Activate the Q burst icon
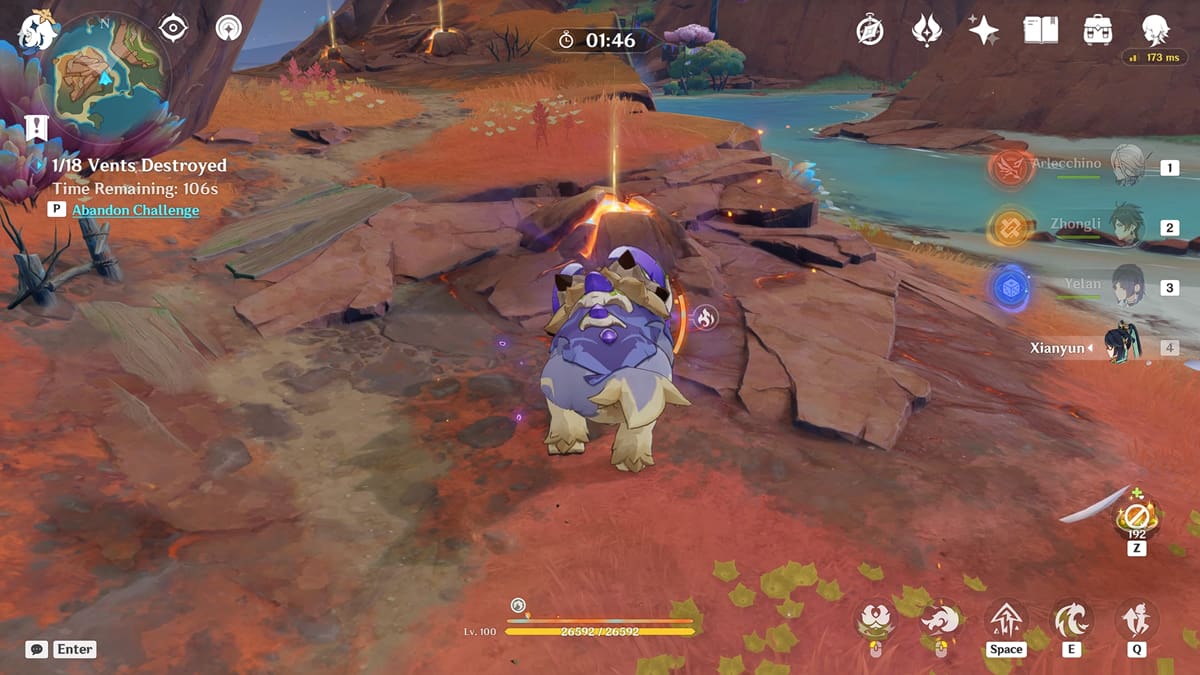This screenshot has width=1200, height=675. [1137, 622]
